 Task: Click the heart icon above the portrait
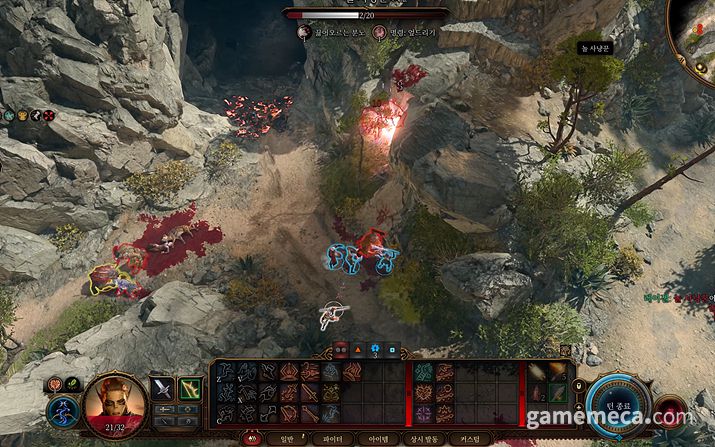point(55,384)
